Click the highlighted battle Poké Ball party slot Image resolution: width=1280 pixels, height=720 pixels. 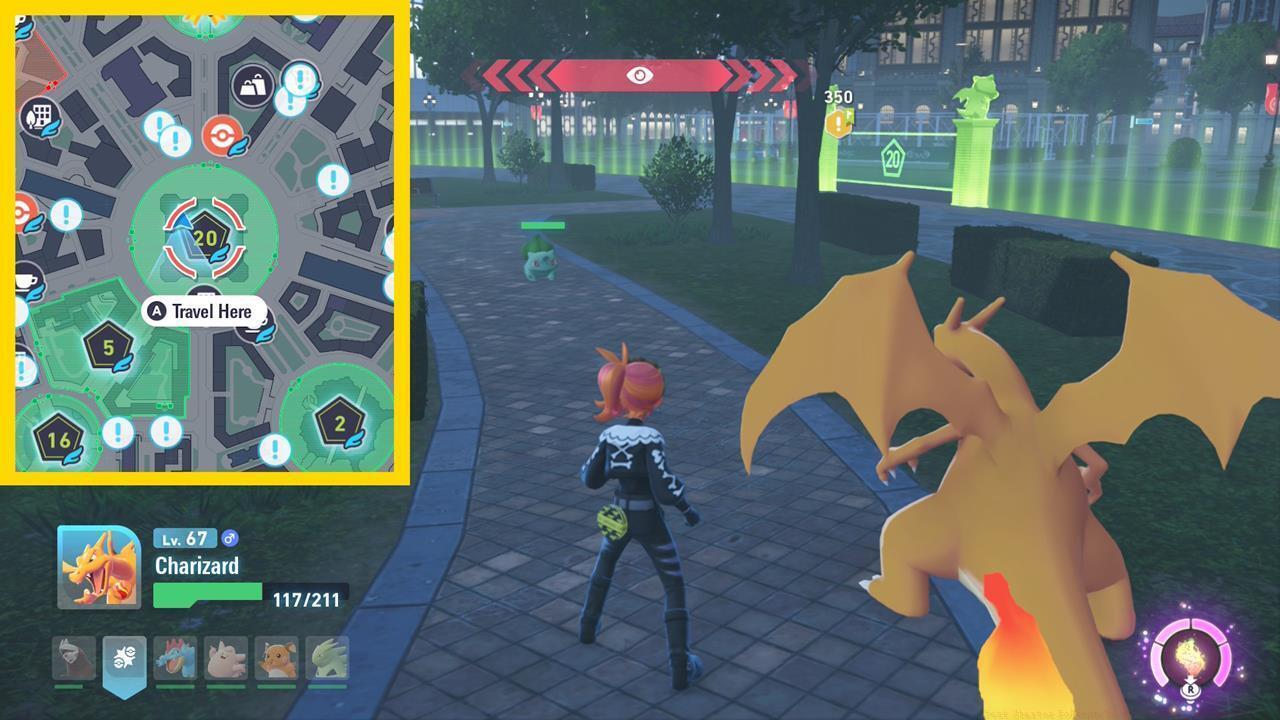[x=123, y=658]
